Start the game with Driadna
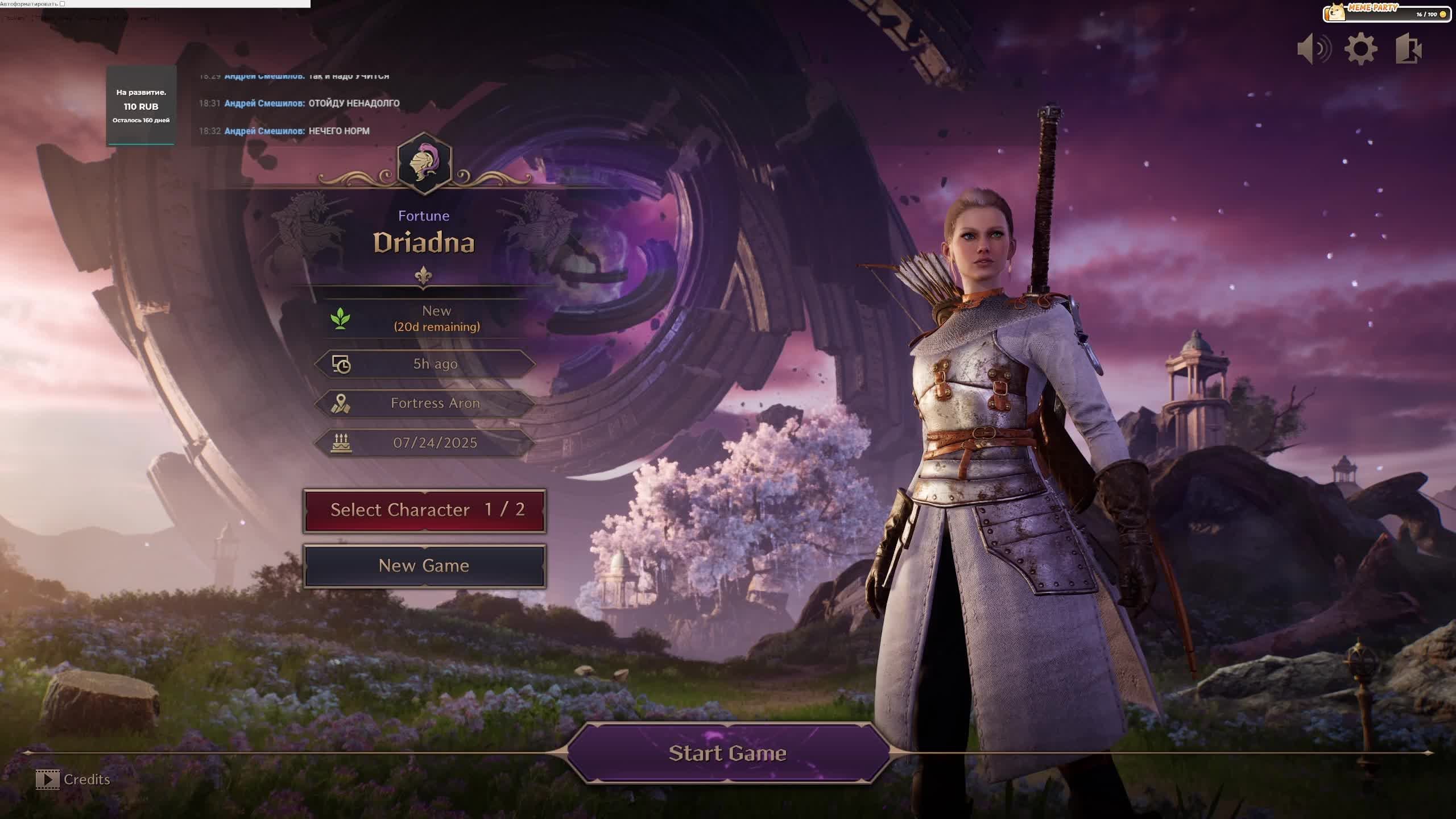 (728, 753)
